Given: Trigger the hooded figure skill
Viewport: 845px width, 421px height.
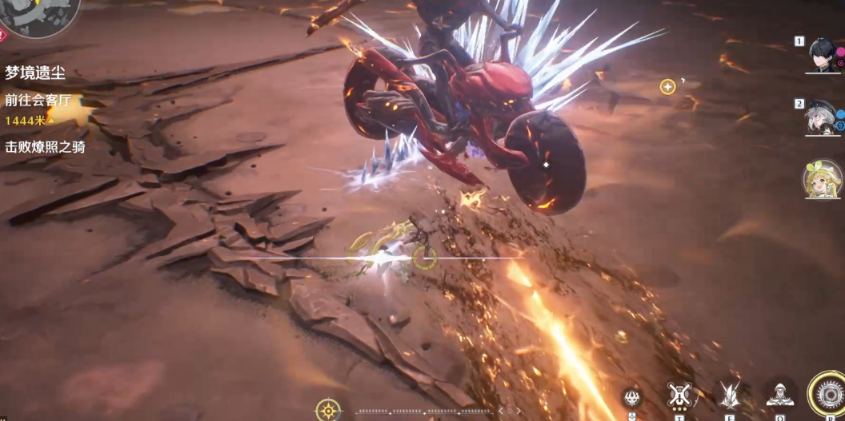Looking at the screenshot, I should coord(779,395).
